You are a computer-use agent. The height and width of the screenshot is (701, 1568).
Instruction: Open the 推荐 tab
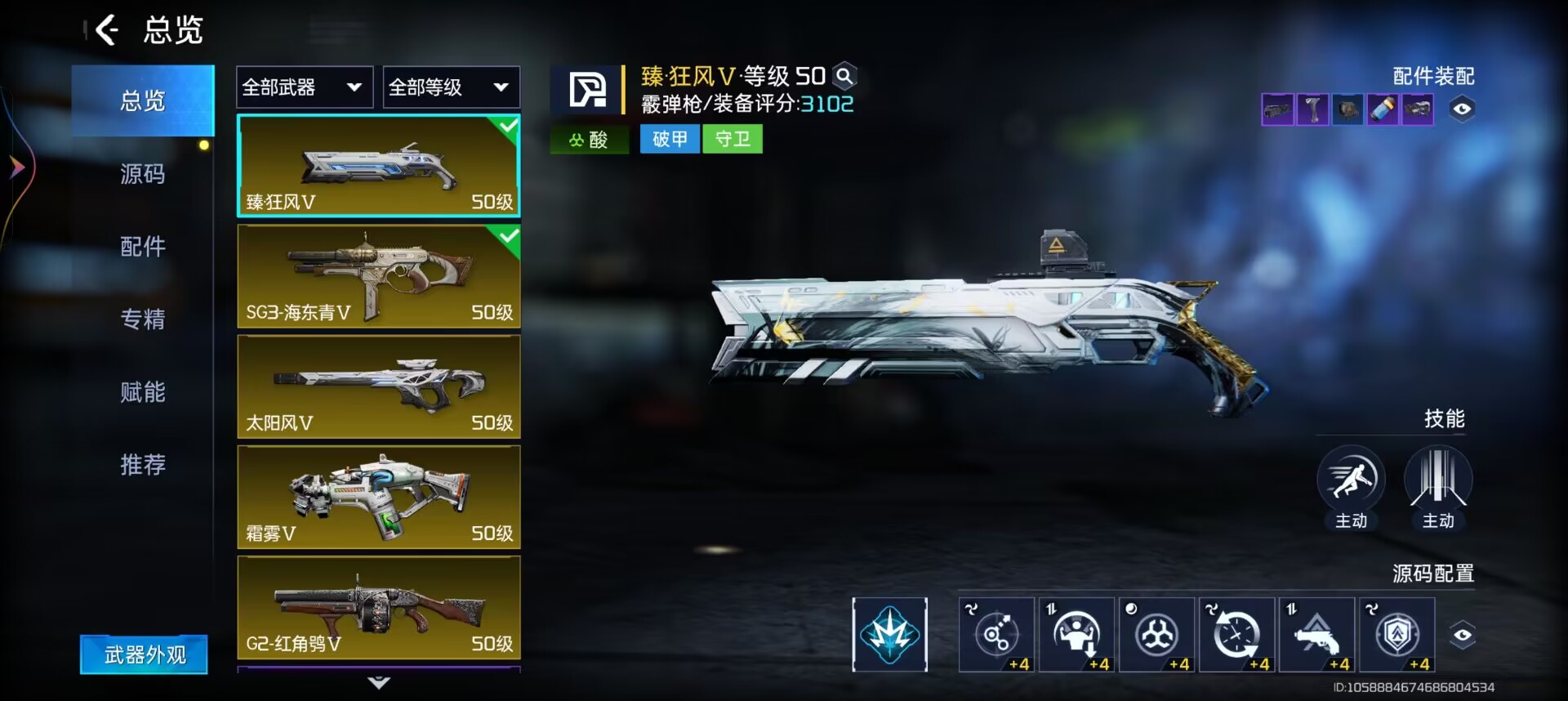[x=143, y=464]
